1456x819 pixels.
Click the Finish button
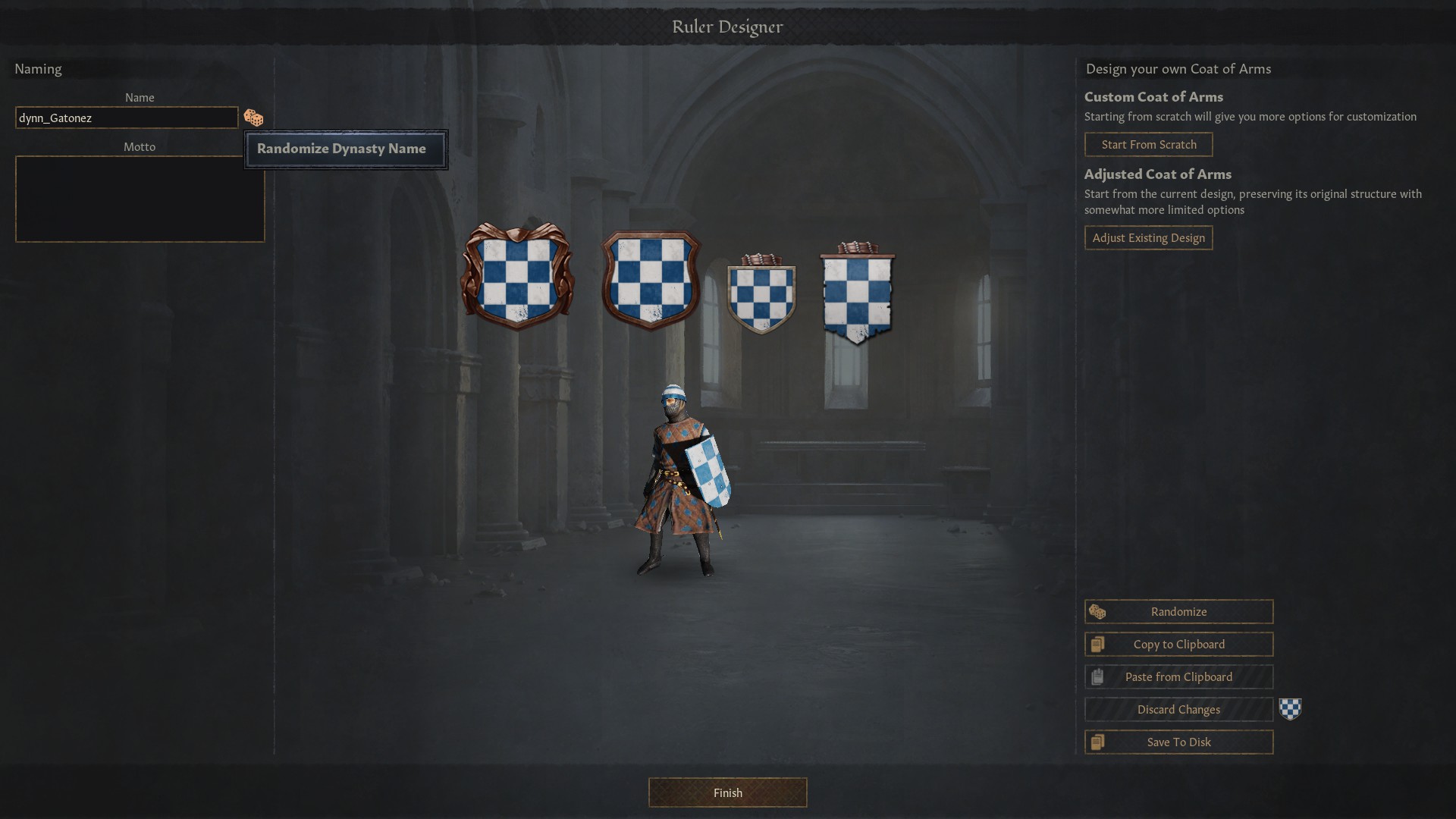coord(726,792)
